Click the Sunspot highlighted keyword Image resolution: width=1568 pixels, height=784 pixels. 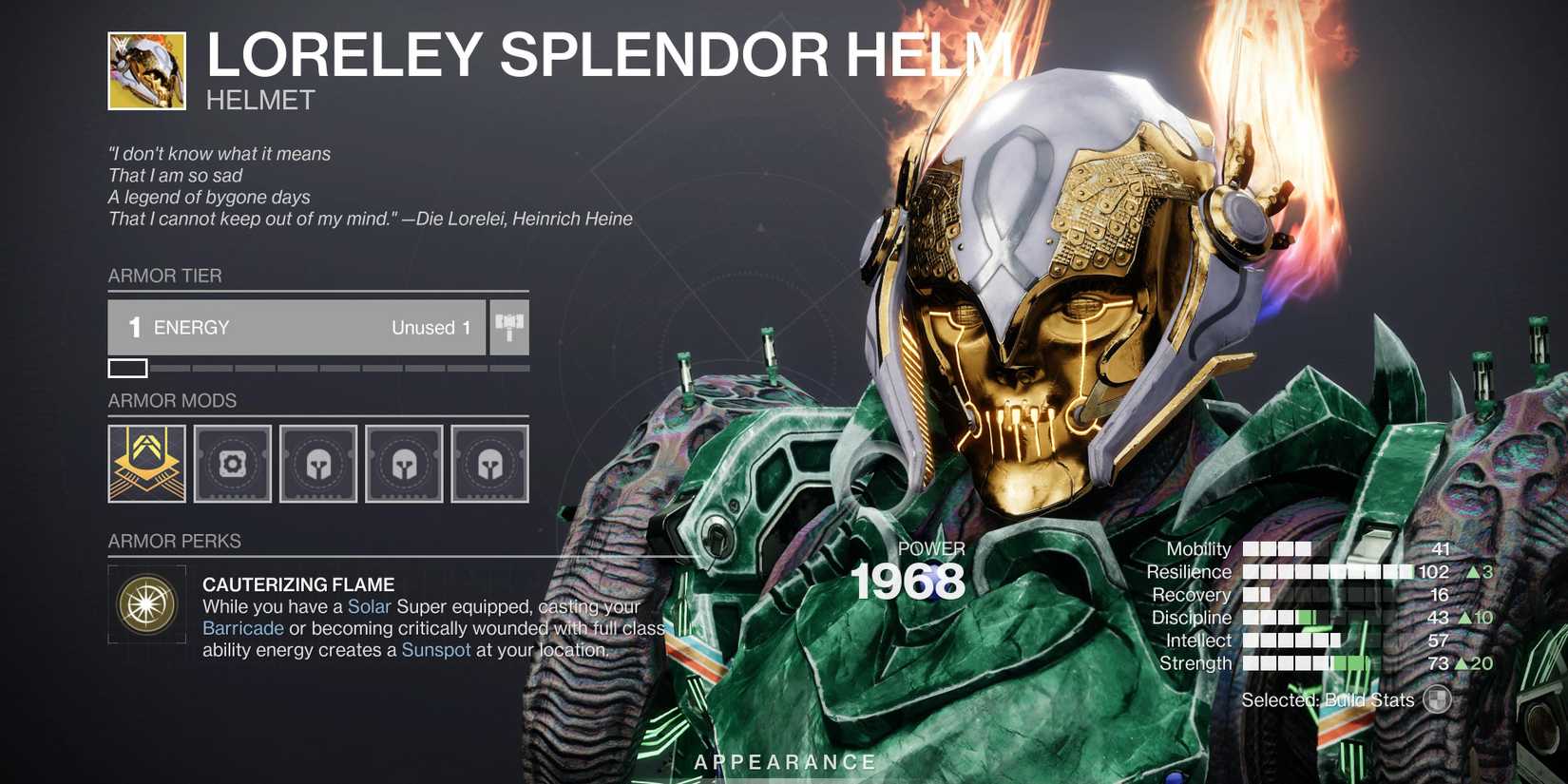(437, 649)
